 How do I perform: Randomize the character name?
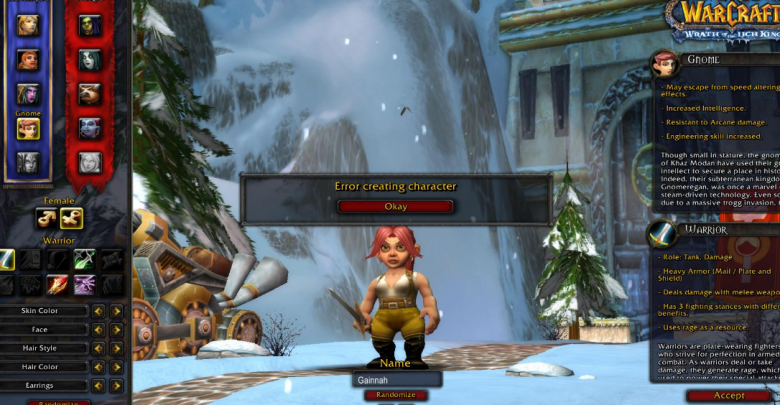coord(395,395)
